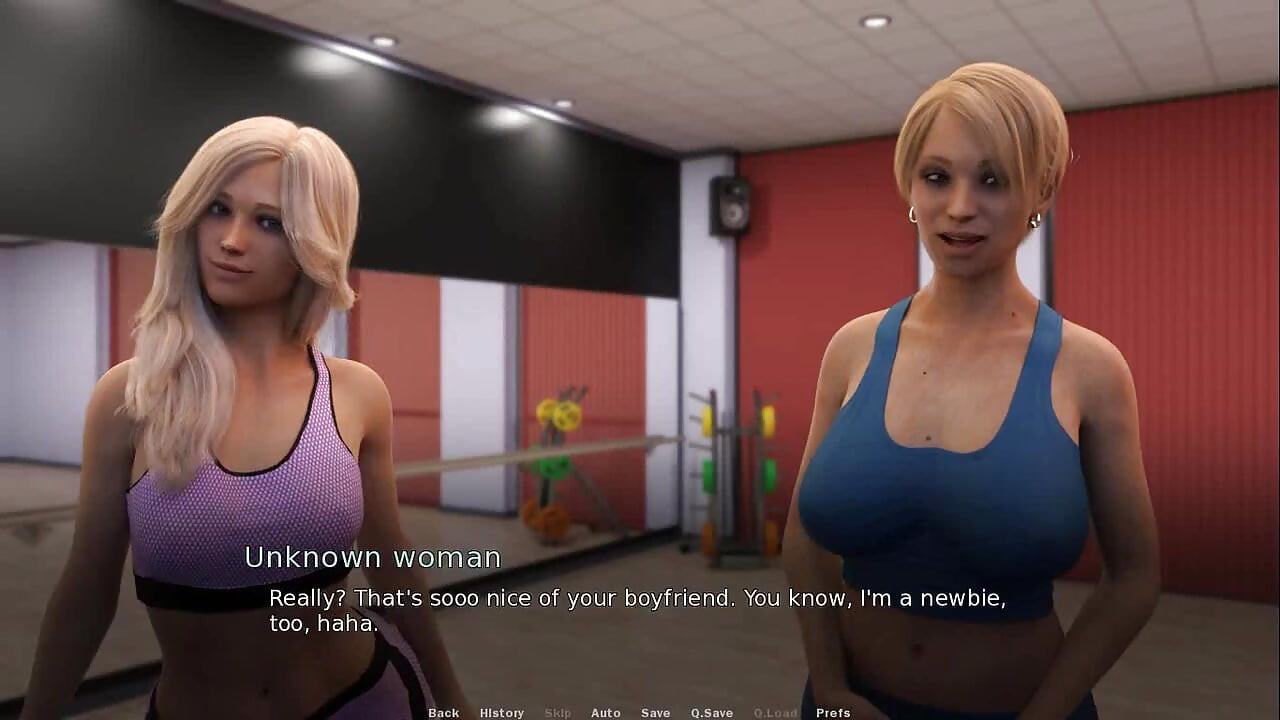Screen dimensions: 1280x720
Task: Click the greyed-out Q.Load button
Action: 775,713
